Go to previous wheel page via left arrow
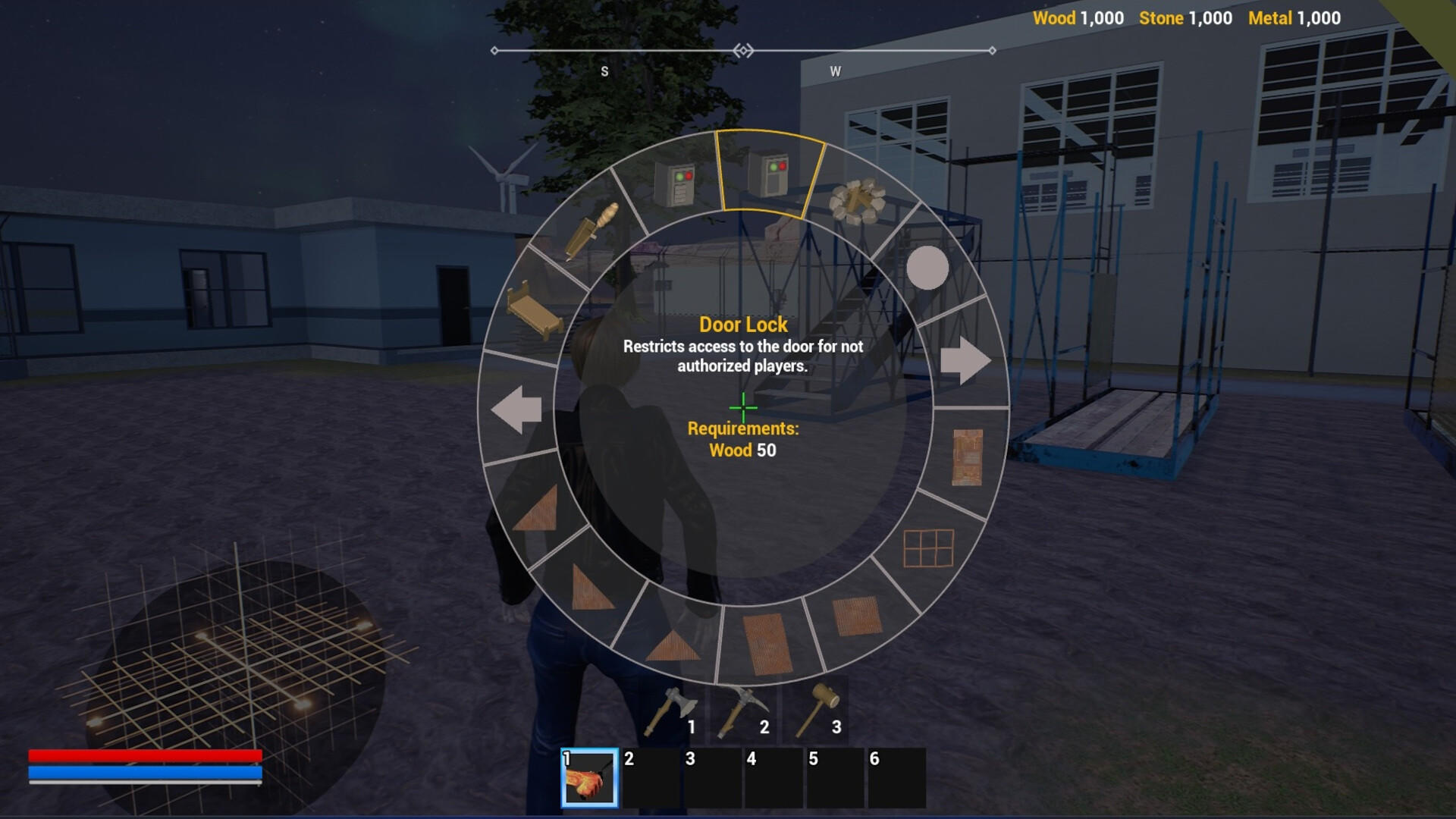Screen dimensions: 1456x819 coord(518,409)
